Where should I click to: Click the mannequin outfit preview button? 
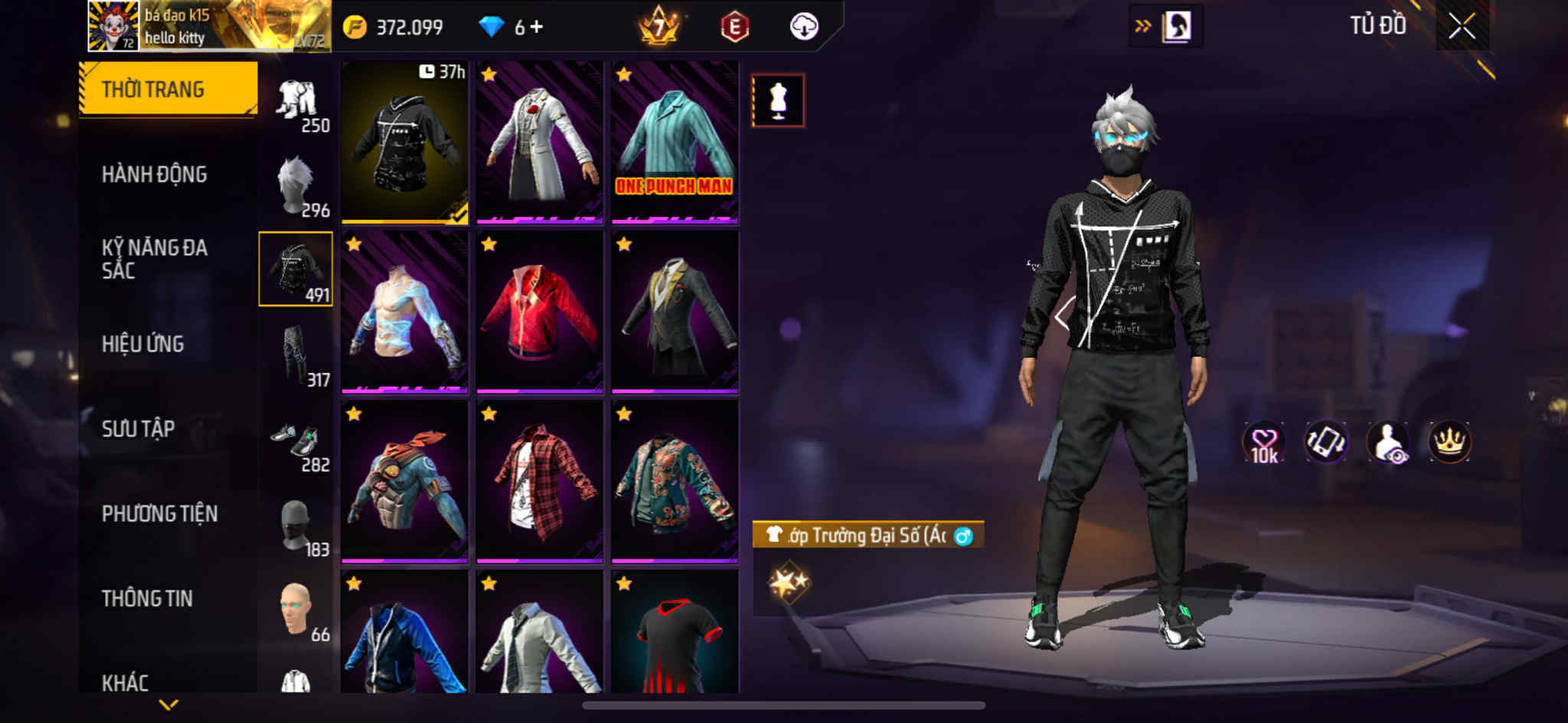tap(778, 100)
